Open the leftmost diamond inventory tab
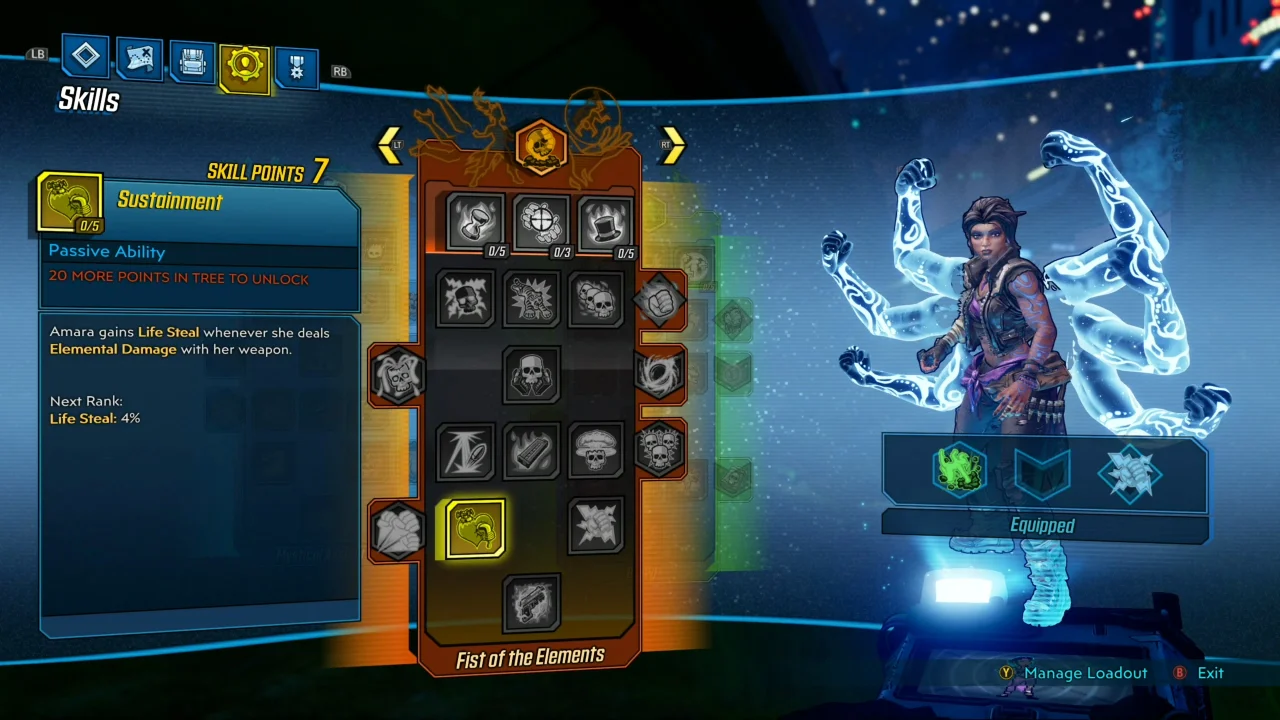This screenshot has height=720, width=1280. coord(85,56)
